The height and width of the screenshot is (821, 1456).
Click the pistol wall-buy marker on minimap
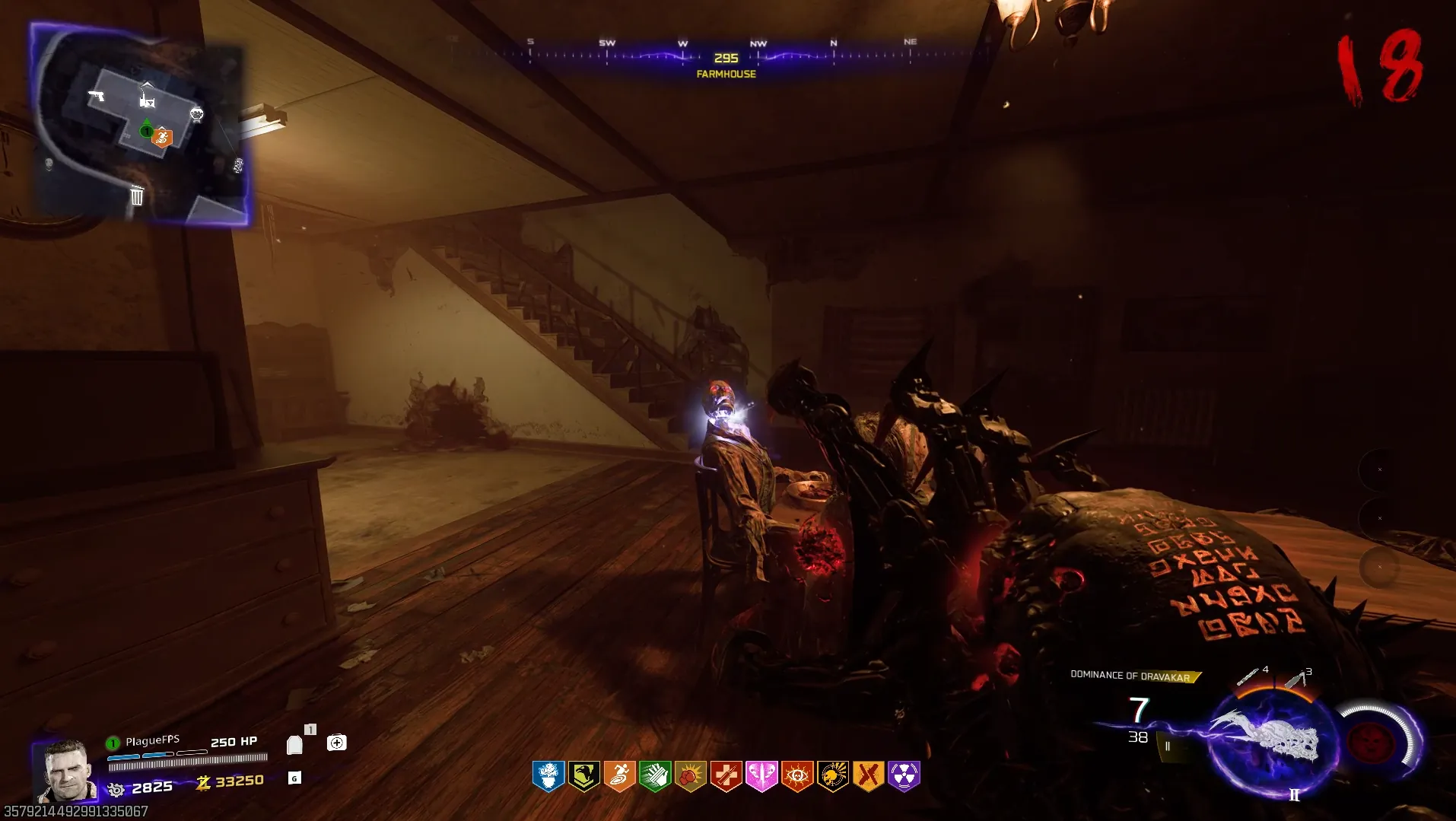tap(97, 95)
